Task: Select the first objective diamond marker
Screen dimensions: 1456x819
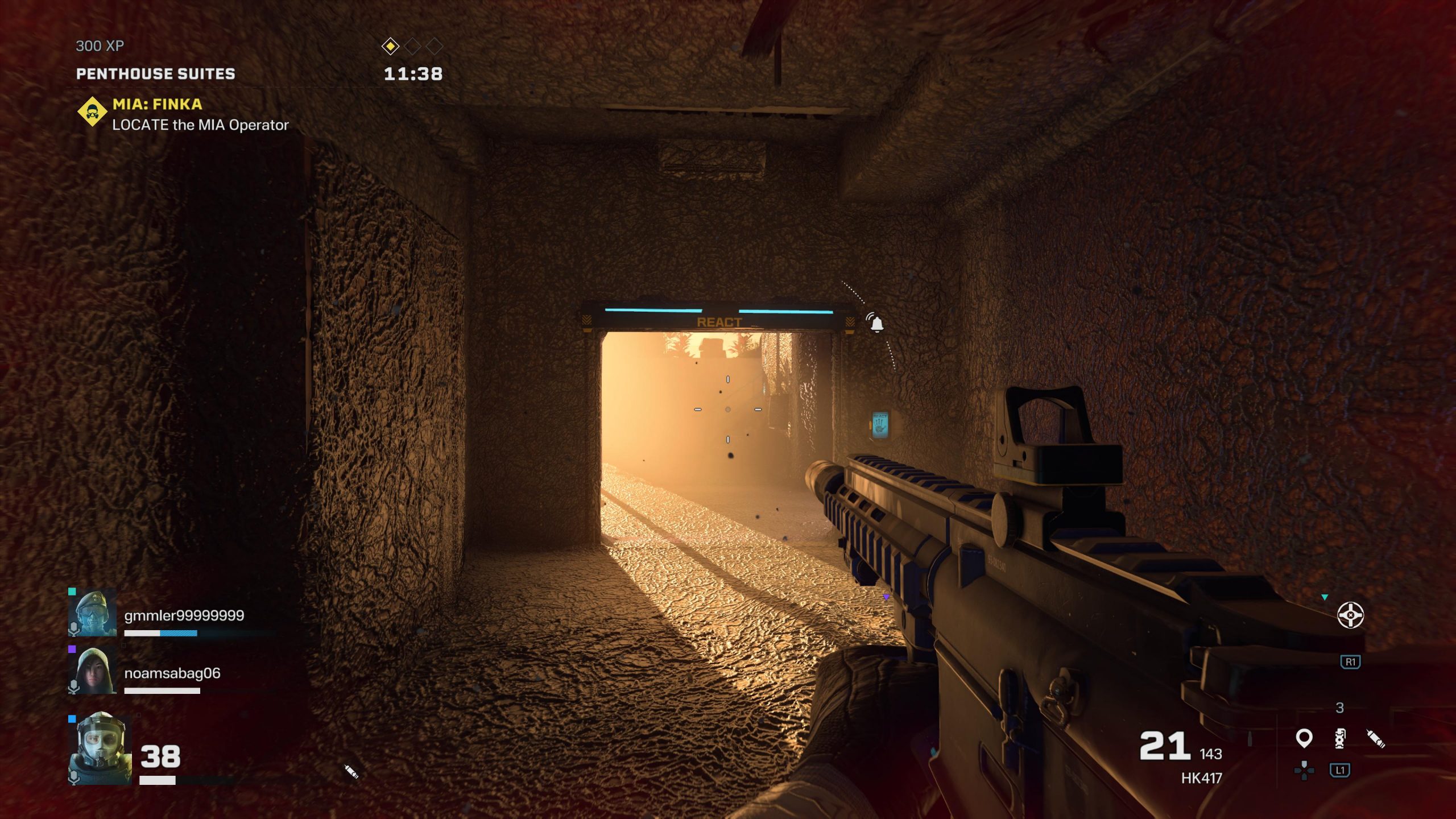Action: pos(390,46)
